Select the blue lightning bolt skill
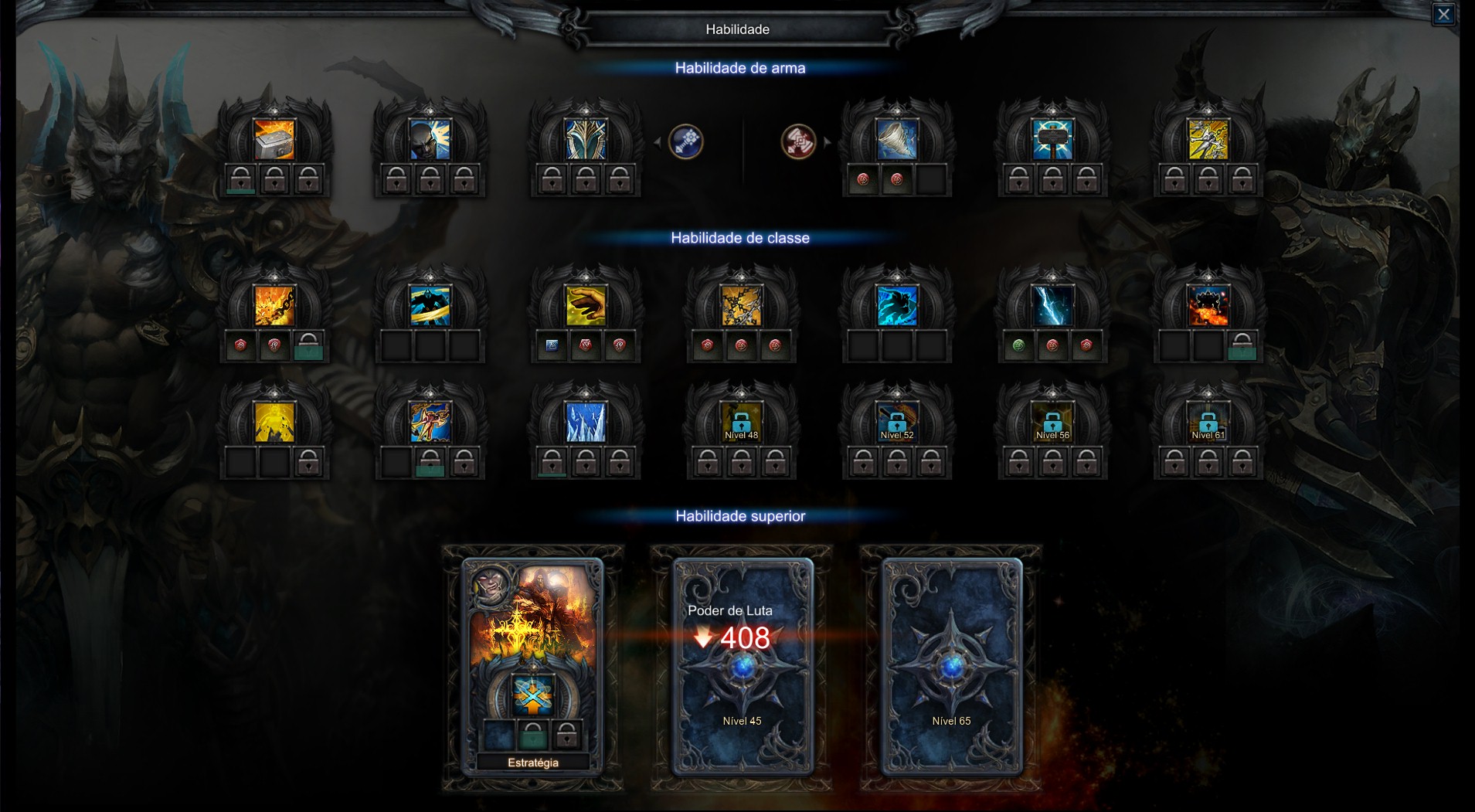The height and width of the screenshot is (812, 1475). [1052, 306]
